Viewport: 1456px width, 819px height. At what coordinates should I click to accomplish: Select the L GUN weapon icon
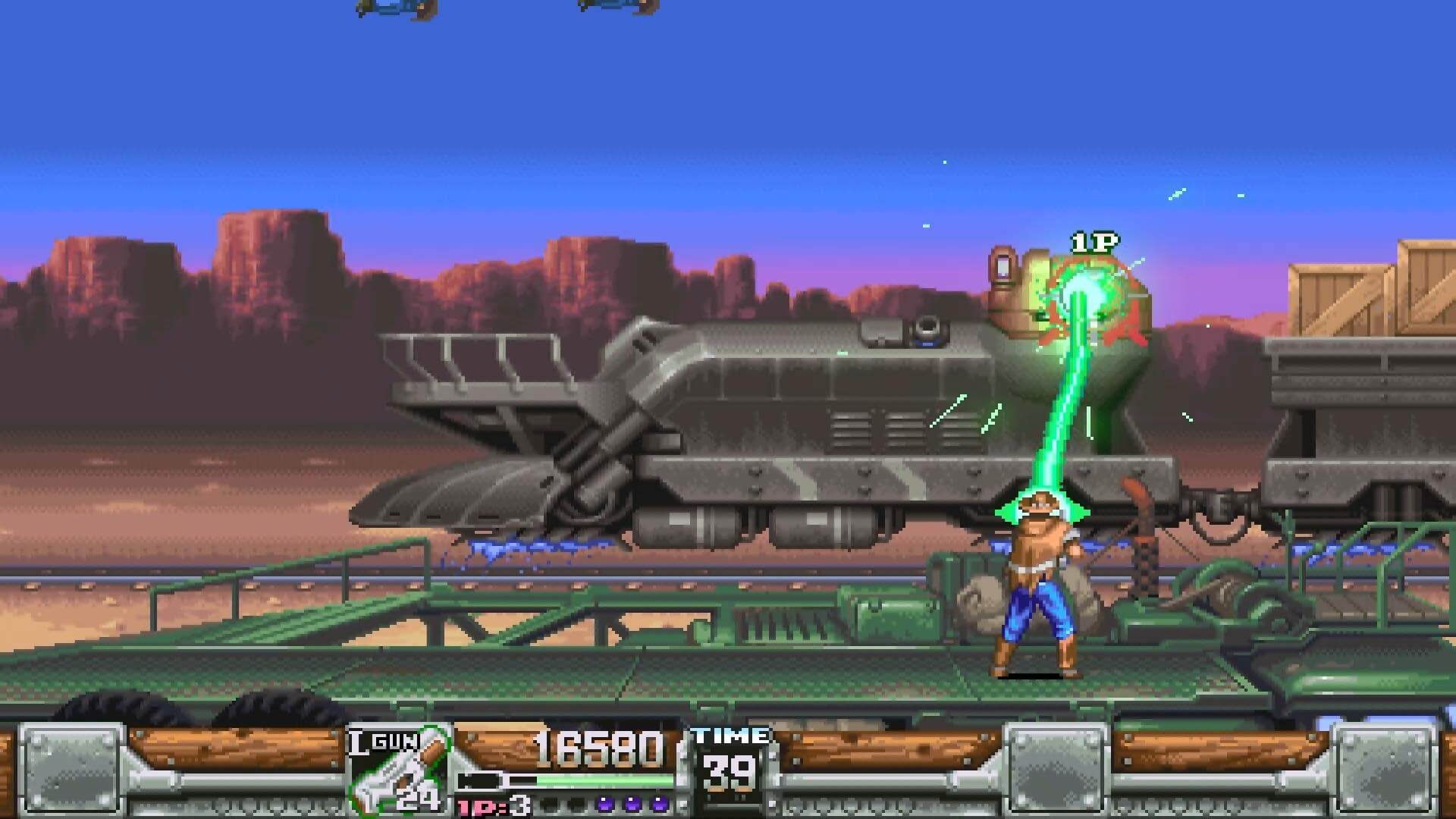pyautogui.click(x=399, y=770)
